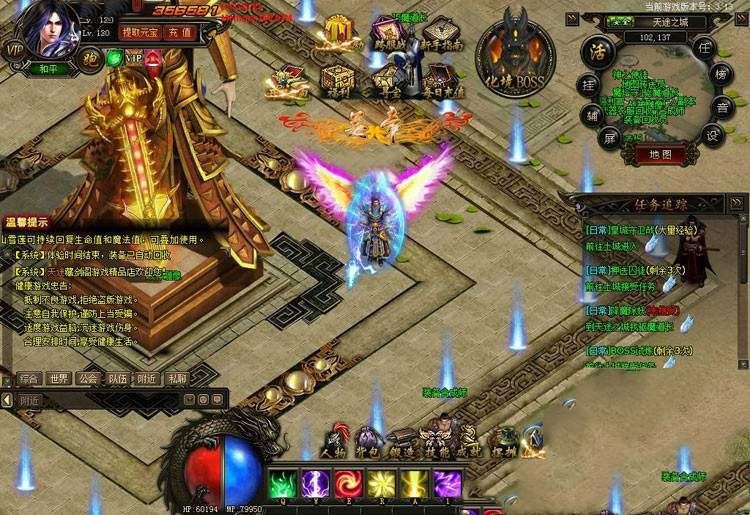
Task: Switch to the 世界 chat tab
Action: coord(59,379)
